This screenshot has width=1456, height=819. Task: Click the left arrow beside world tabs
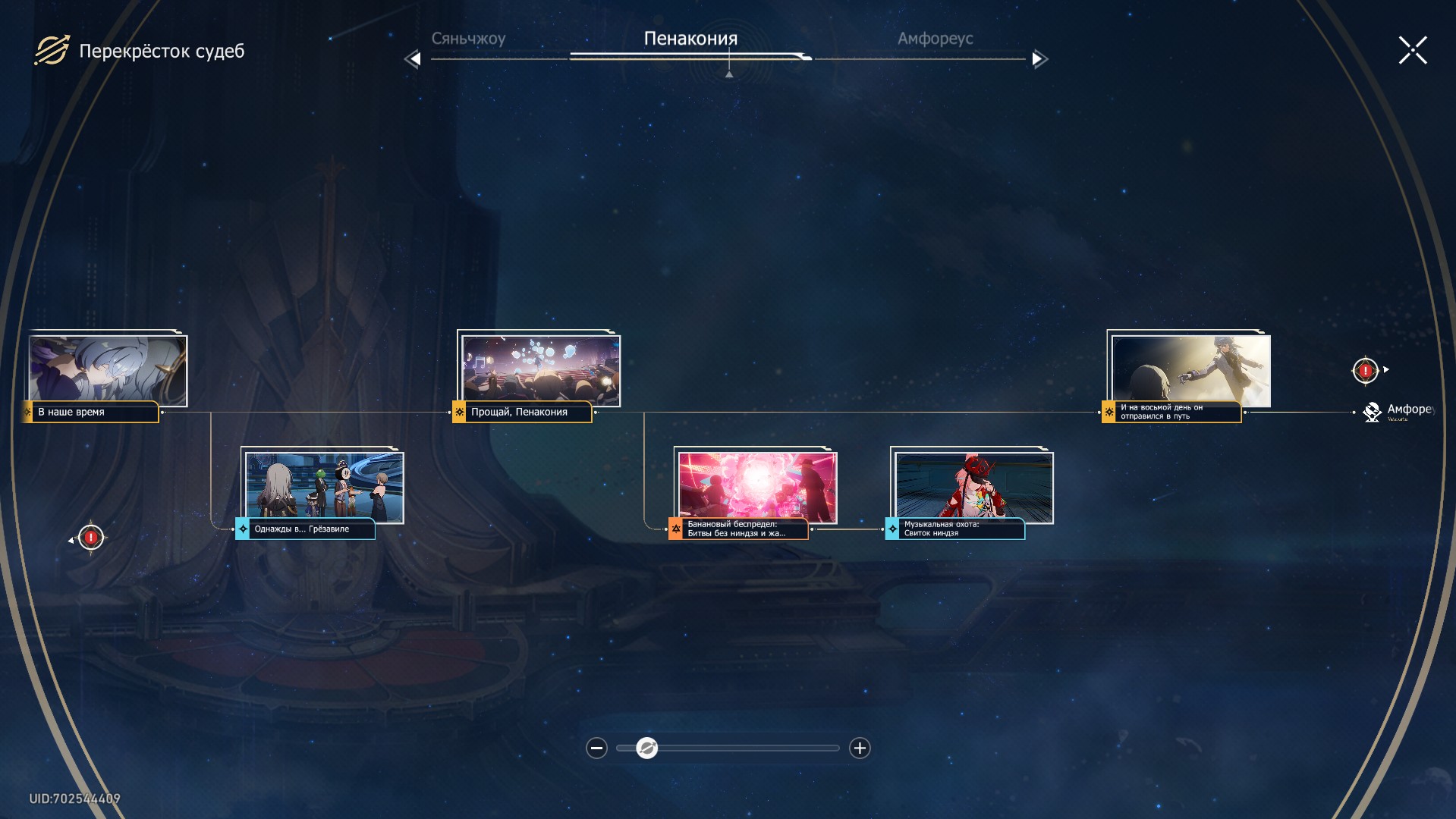pos(413,59)
